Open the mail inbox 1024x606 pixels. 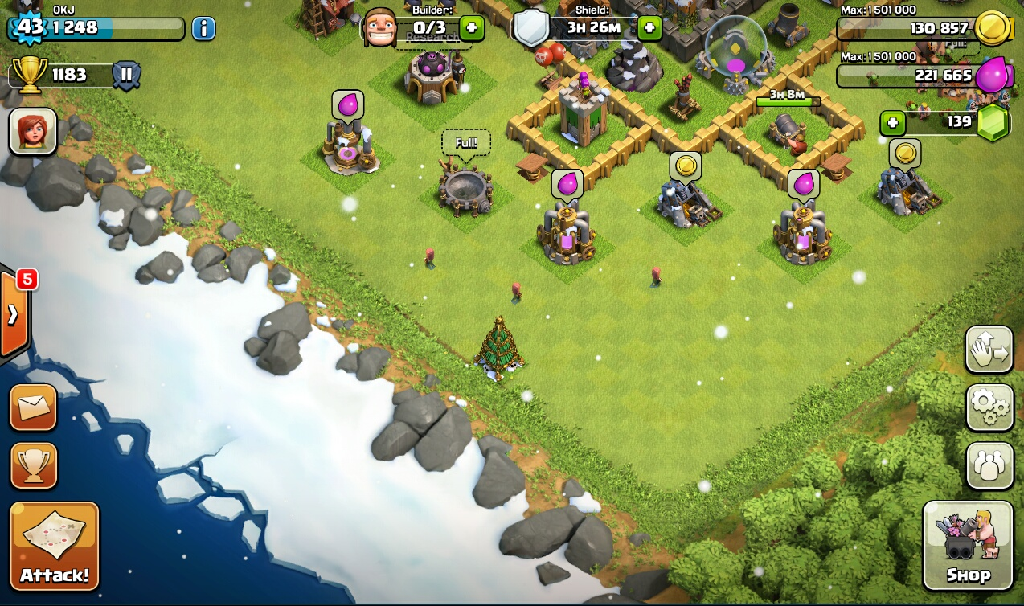pyautogui.click(x=33, y=407)
